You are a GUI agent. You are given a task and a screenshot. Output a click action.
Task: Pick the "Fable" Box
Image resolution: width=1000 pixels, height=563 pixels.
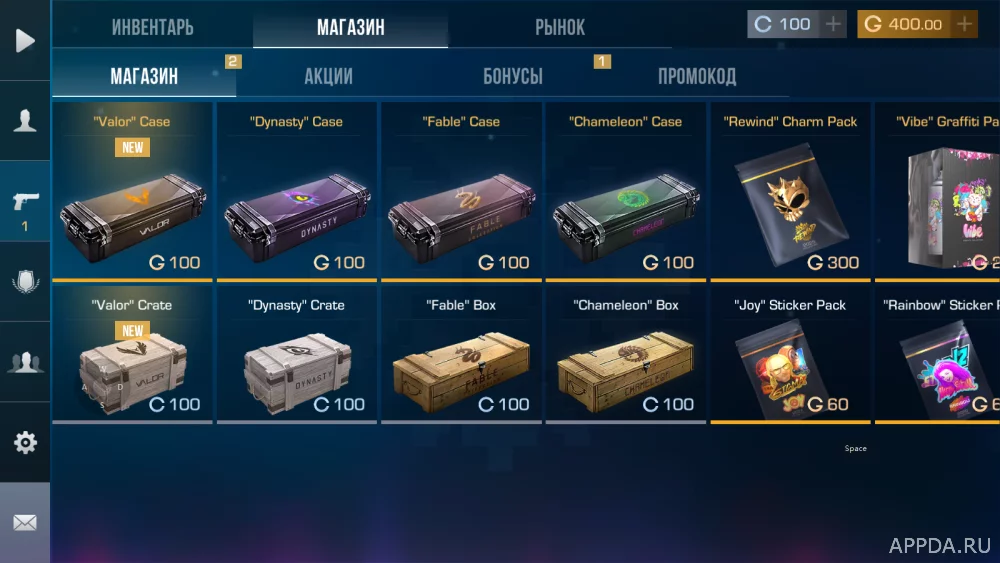(461, 357)
